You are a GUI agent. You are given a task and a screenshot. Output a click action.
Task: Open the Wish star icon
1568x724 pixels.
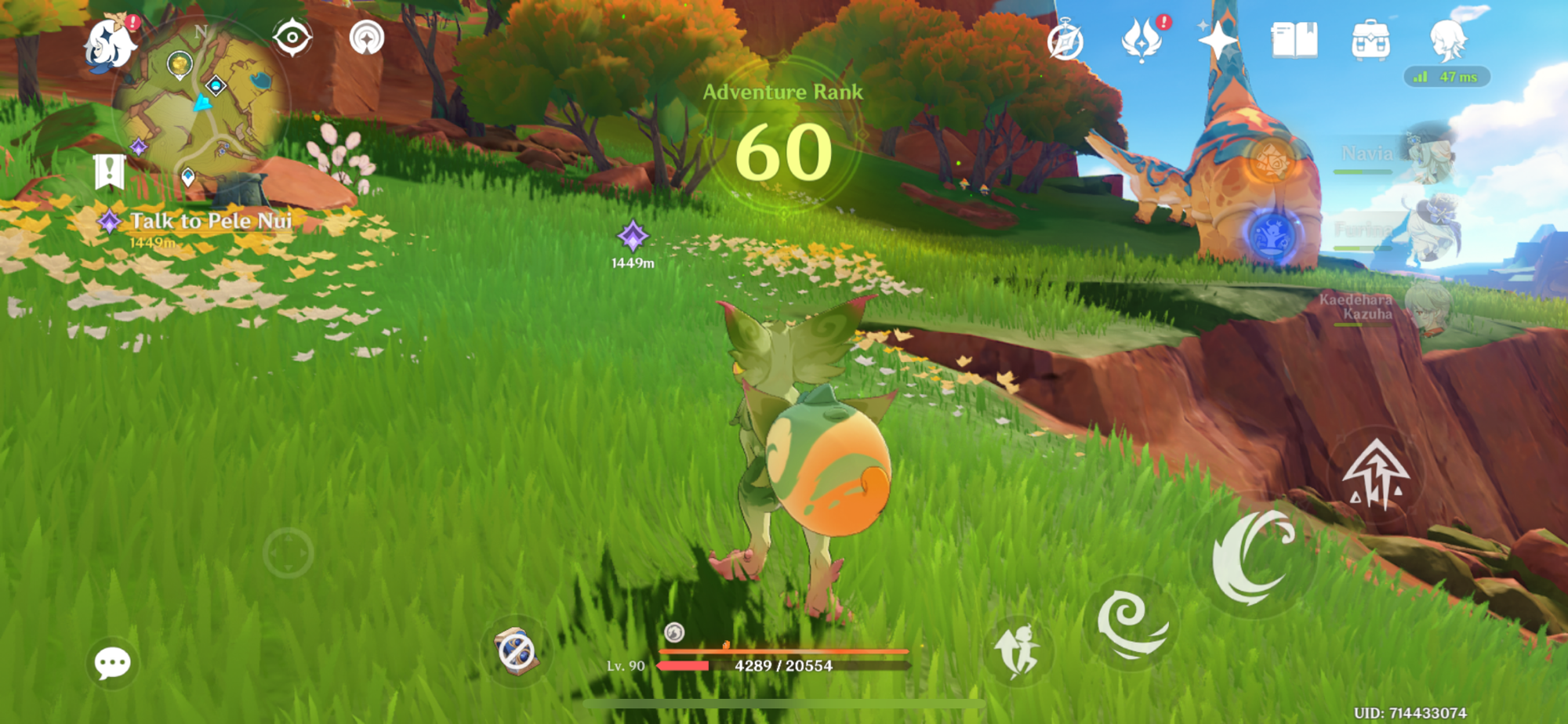[1217, 39]
